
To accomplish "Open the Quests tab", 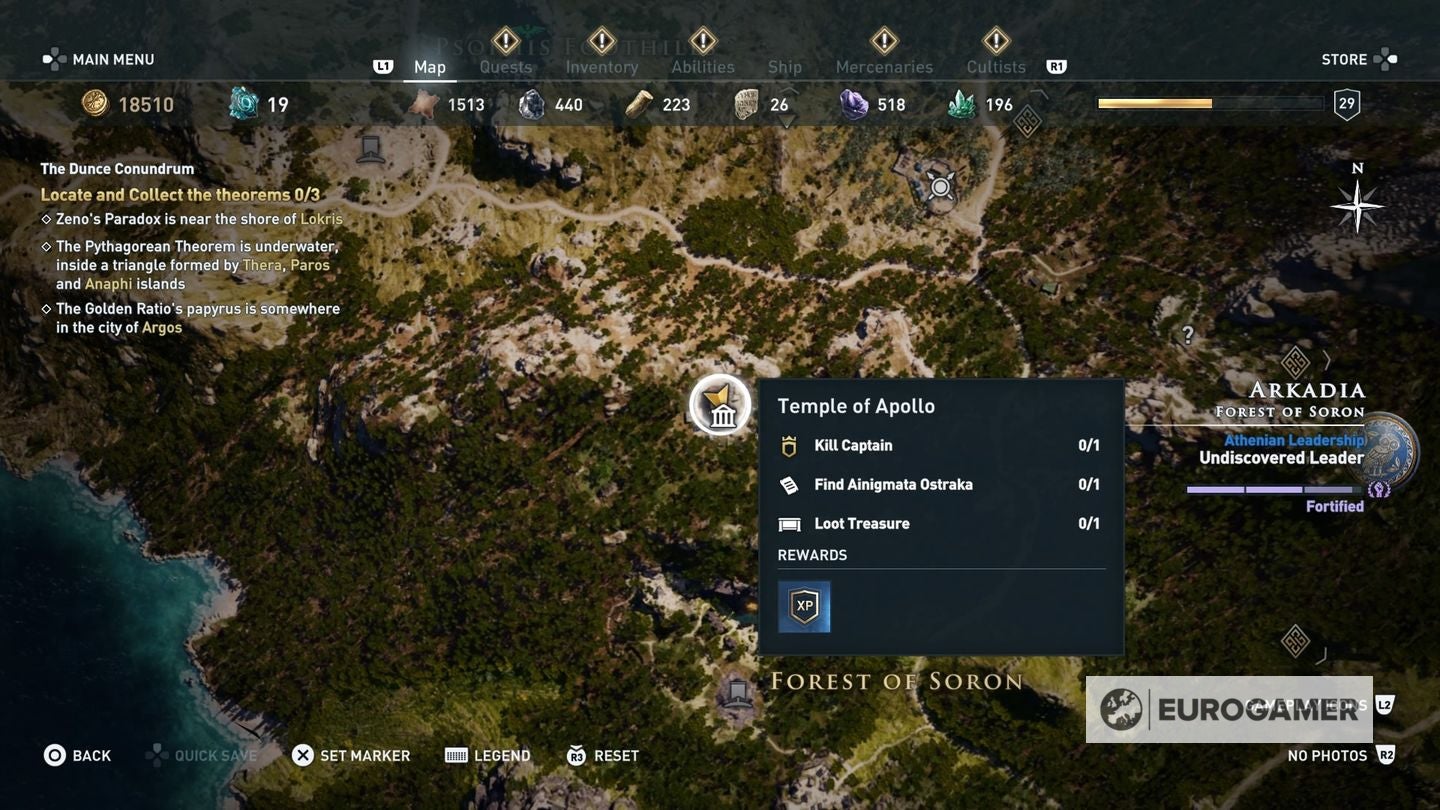I will (505, 66).
